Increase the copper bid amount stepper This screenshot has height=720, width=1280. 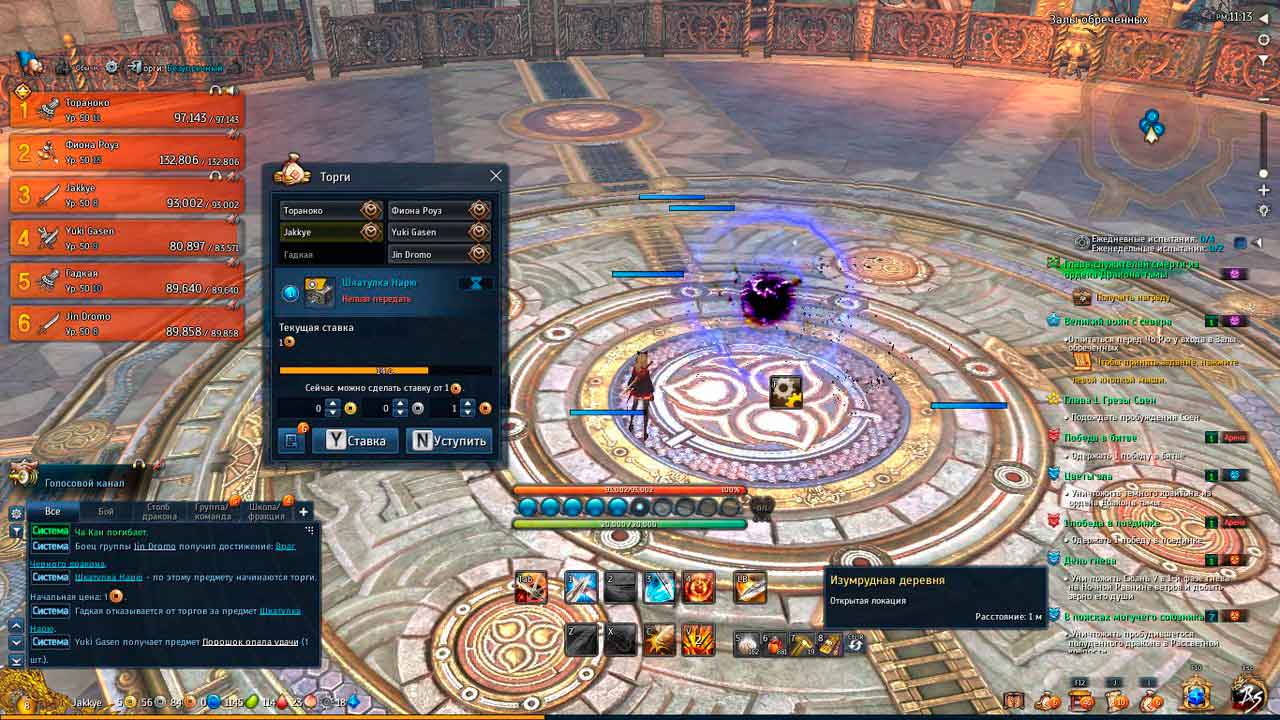468,403
